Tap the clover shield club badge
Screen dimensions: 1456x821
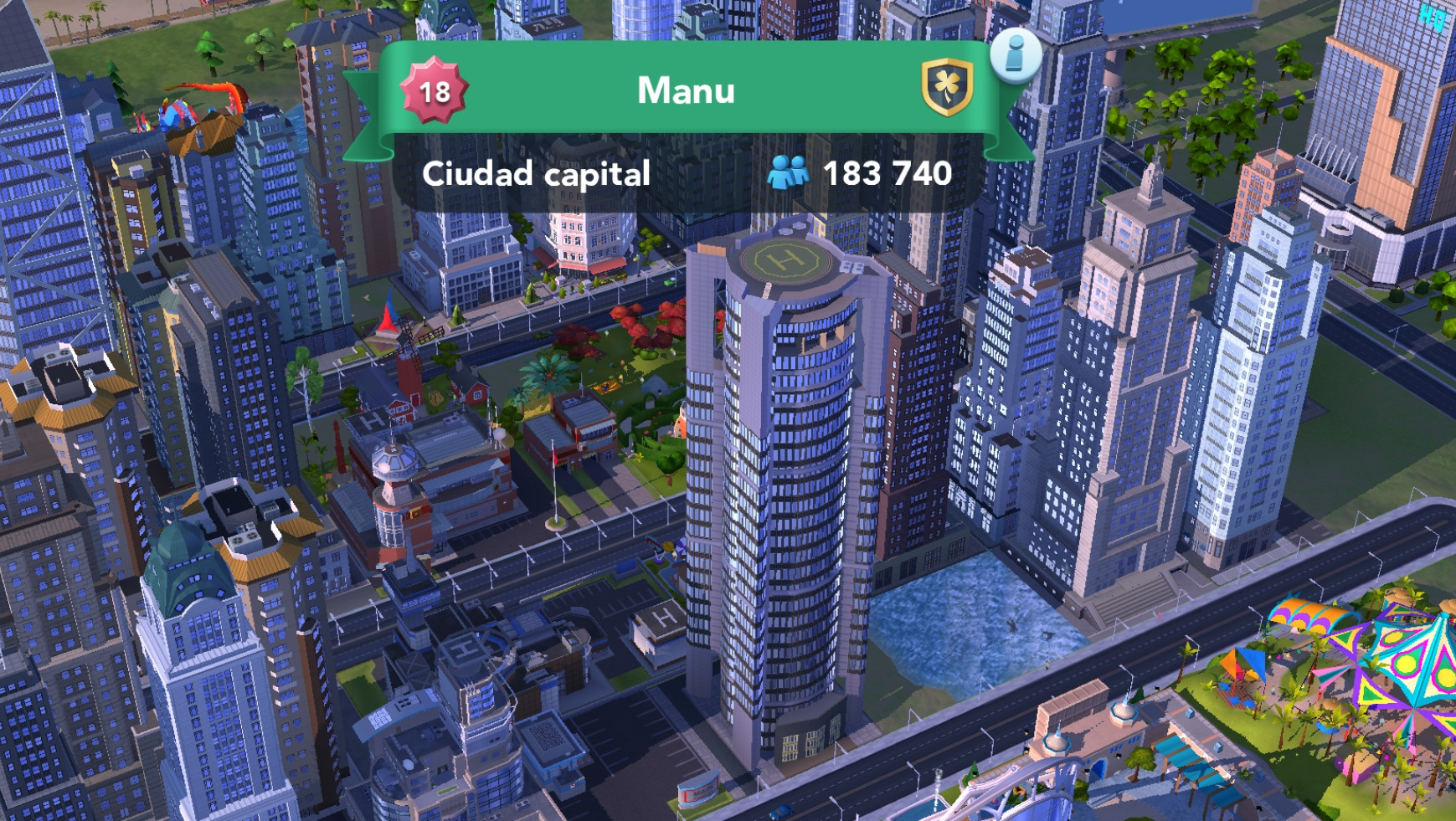[x=947, y=87]
